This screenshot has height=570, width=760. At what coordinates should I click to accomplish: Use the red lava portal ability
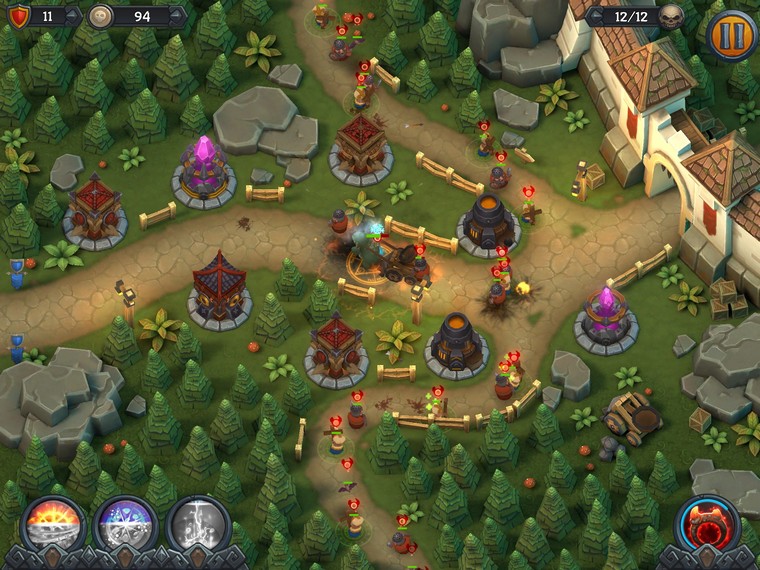point(708,524)
